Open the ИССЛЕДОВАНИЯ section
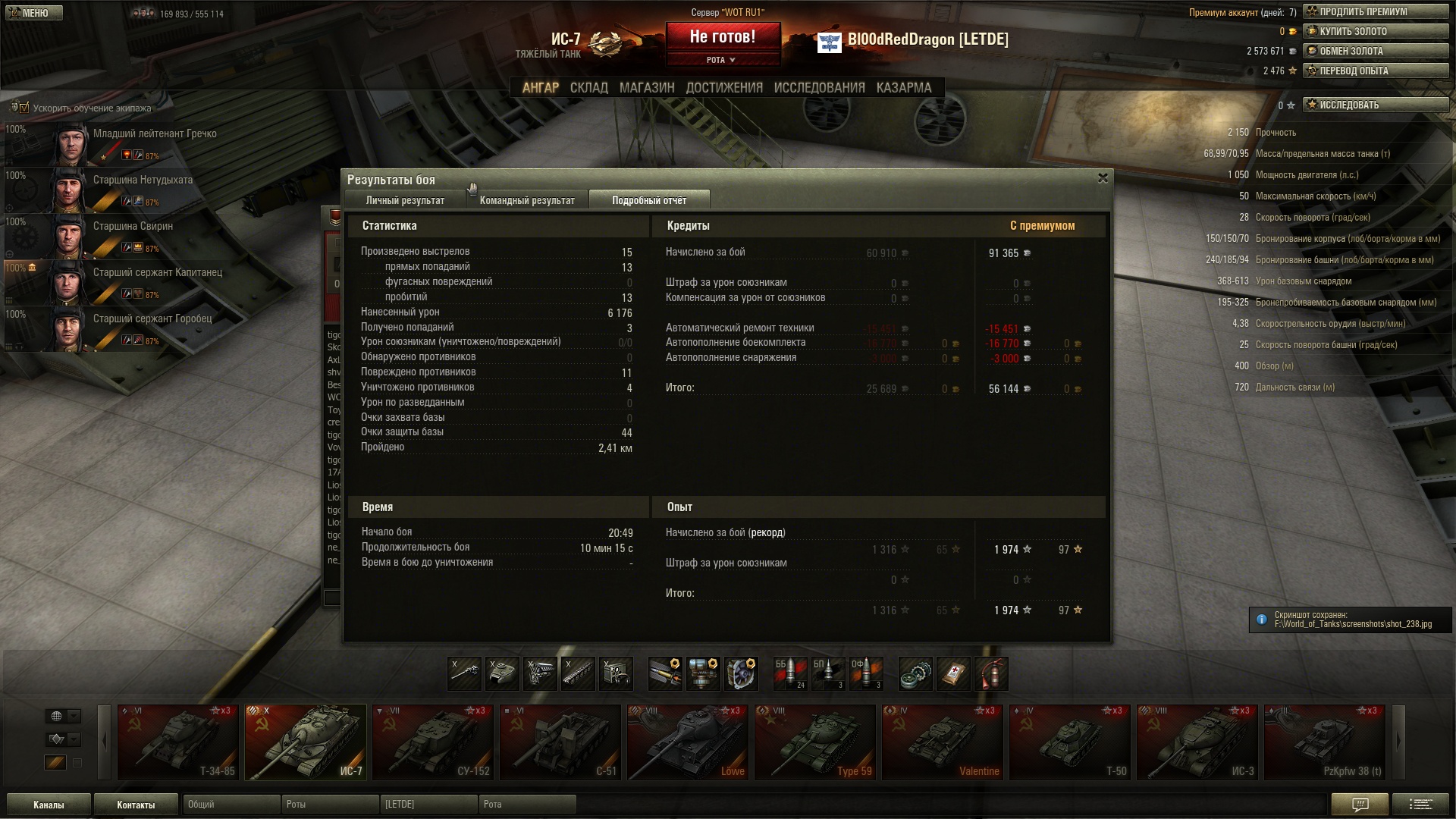Screen dimensions: 1456x819 click(819, 88)
